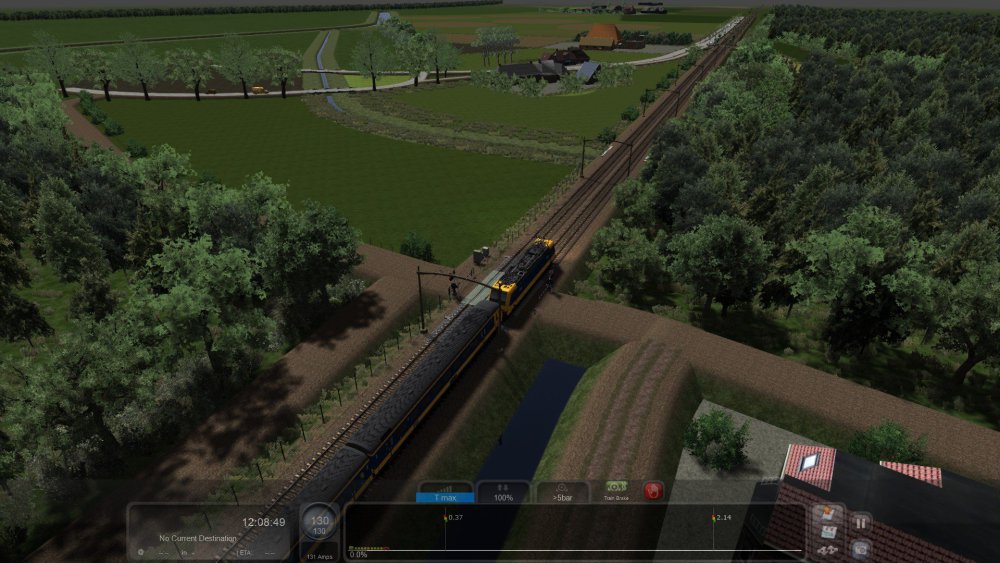Open the camera view selector
Viewport: 1000px width, 563px height.
point(859,548)
